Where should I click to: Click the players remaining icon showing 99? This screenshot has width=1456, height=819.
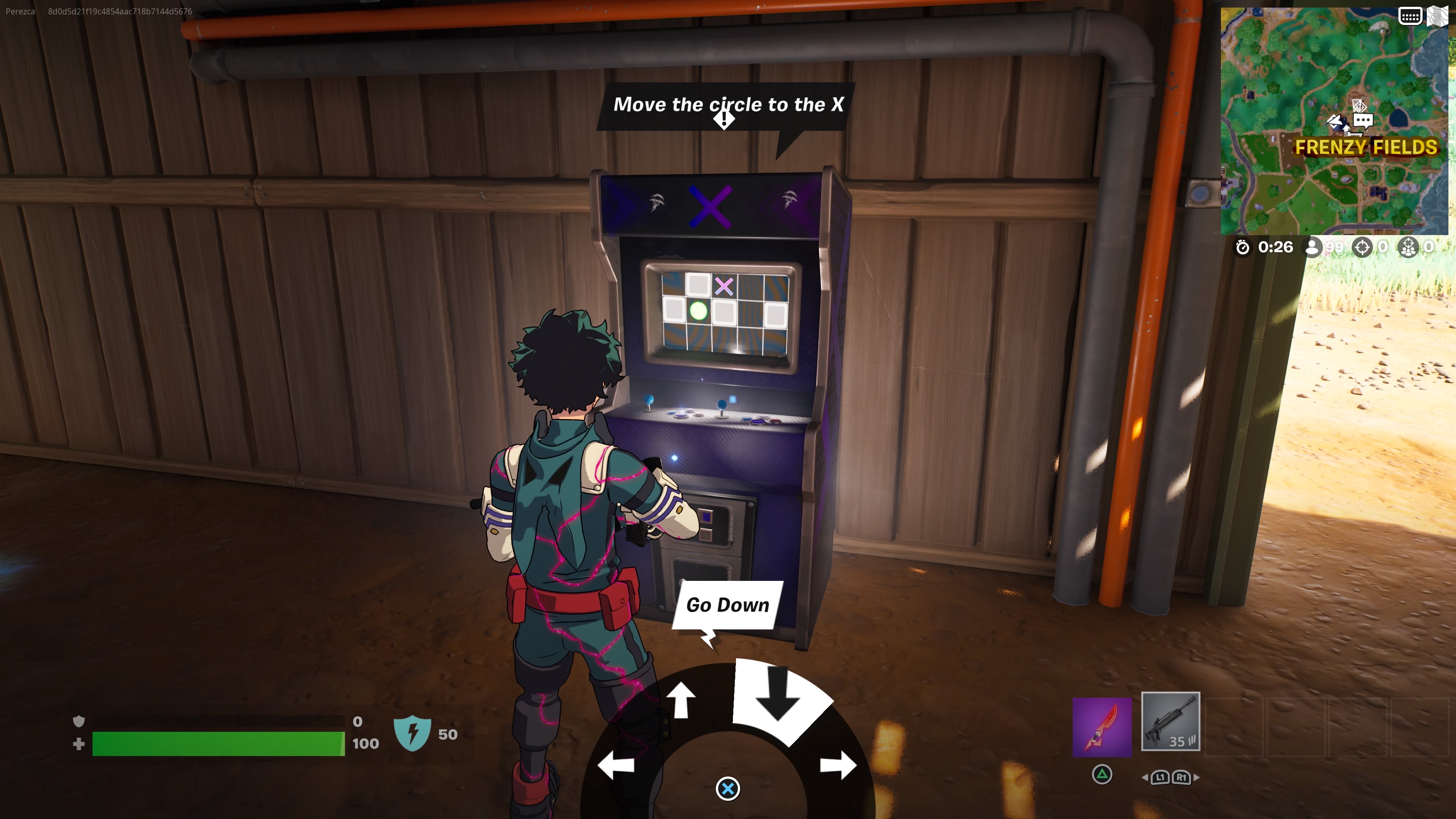[1312, 247]
